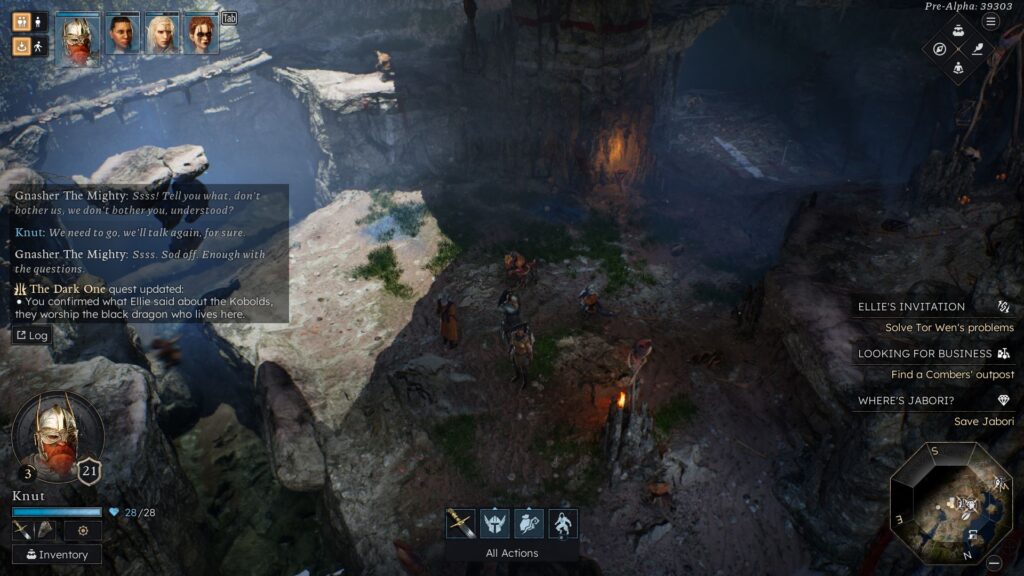Select the off-hand item slot beside the sword
The image size is (1024, 576).
(x=46, y=531)
